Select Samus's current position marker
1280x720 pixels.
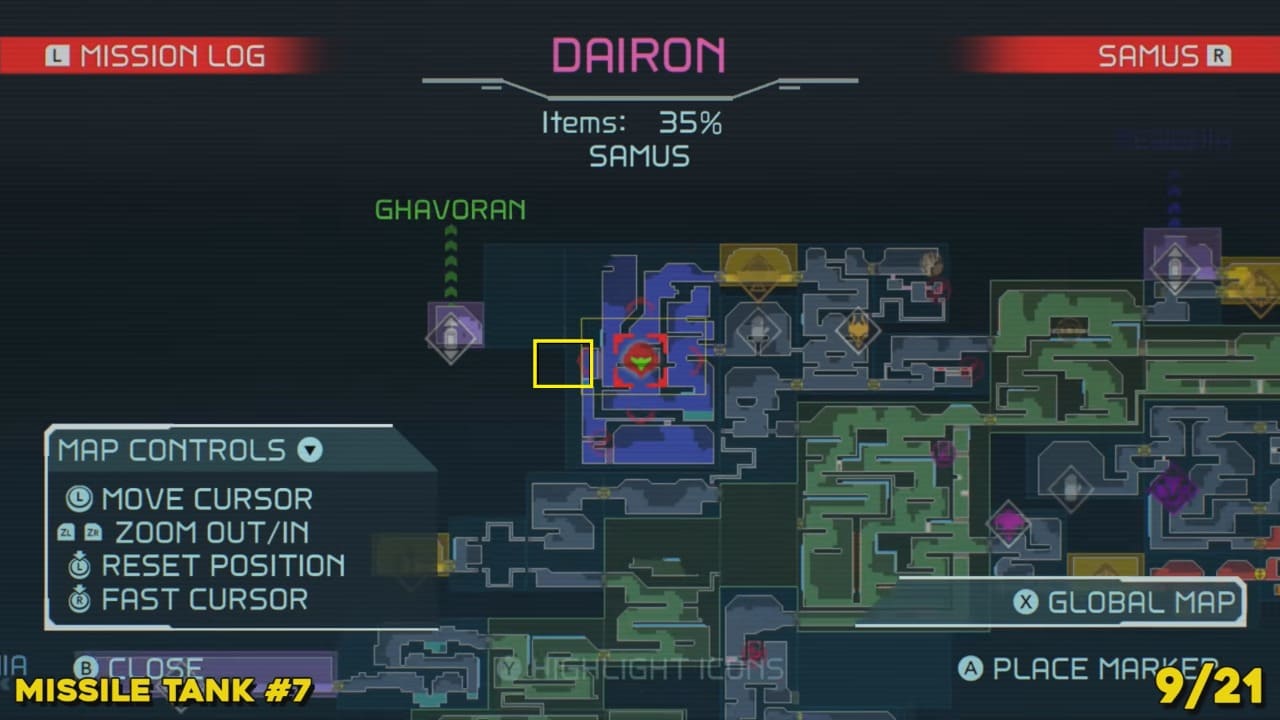(640, 360)
